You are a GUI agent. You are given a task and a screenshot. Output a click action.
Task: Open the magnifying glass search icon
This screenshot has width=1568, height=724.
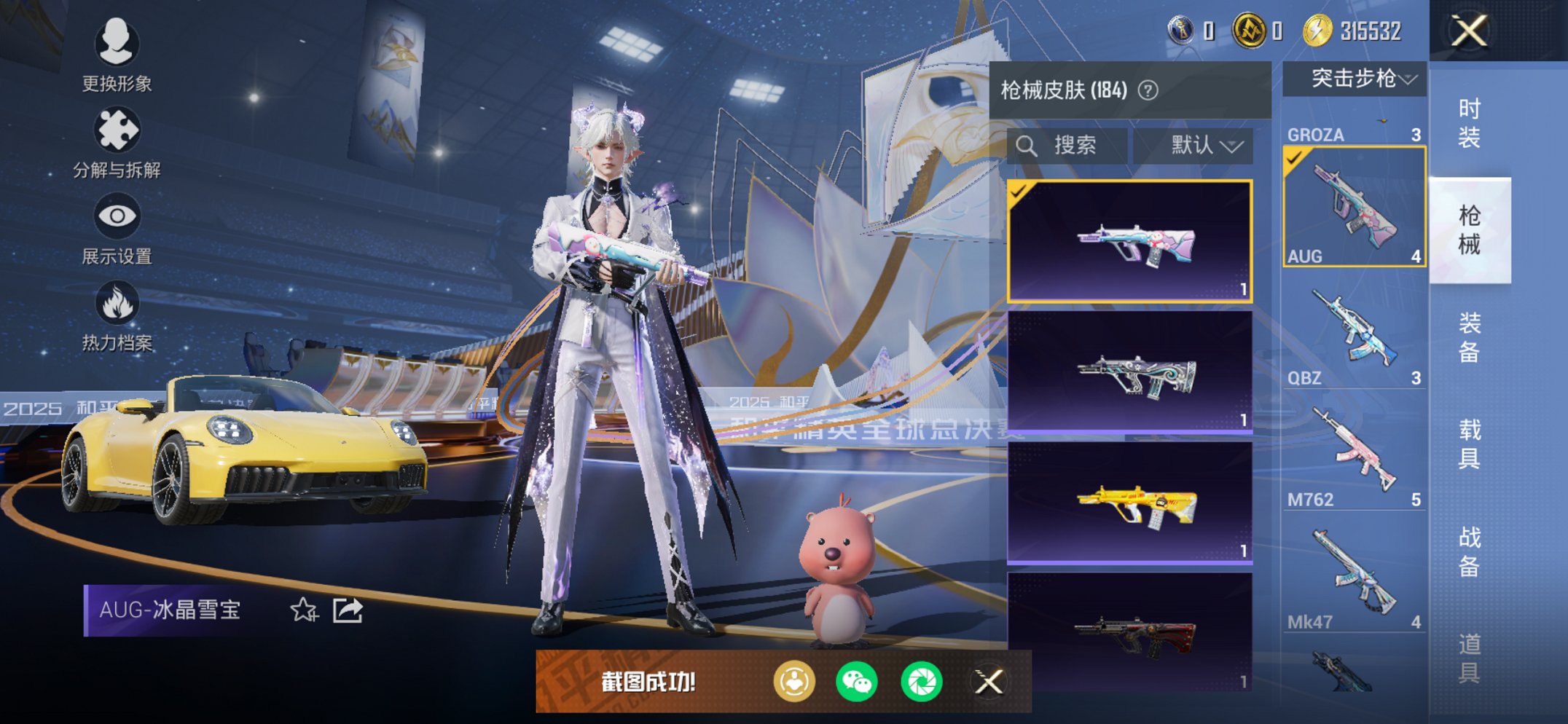(1028, 145)
